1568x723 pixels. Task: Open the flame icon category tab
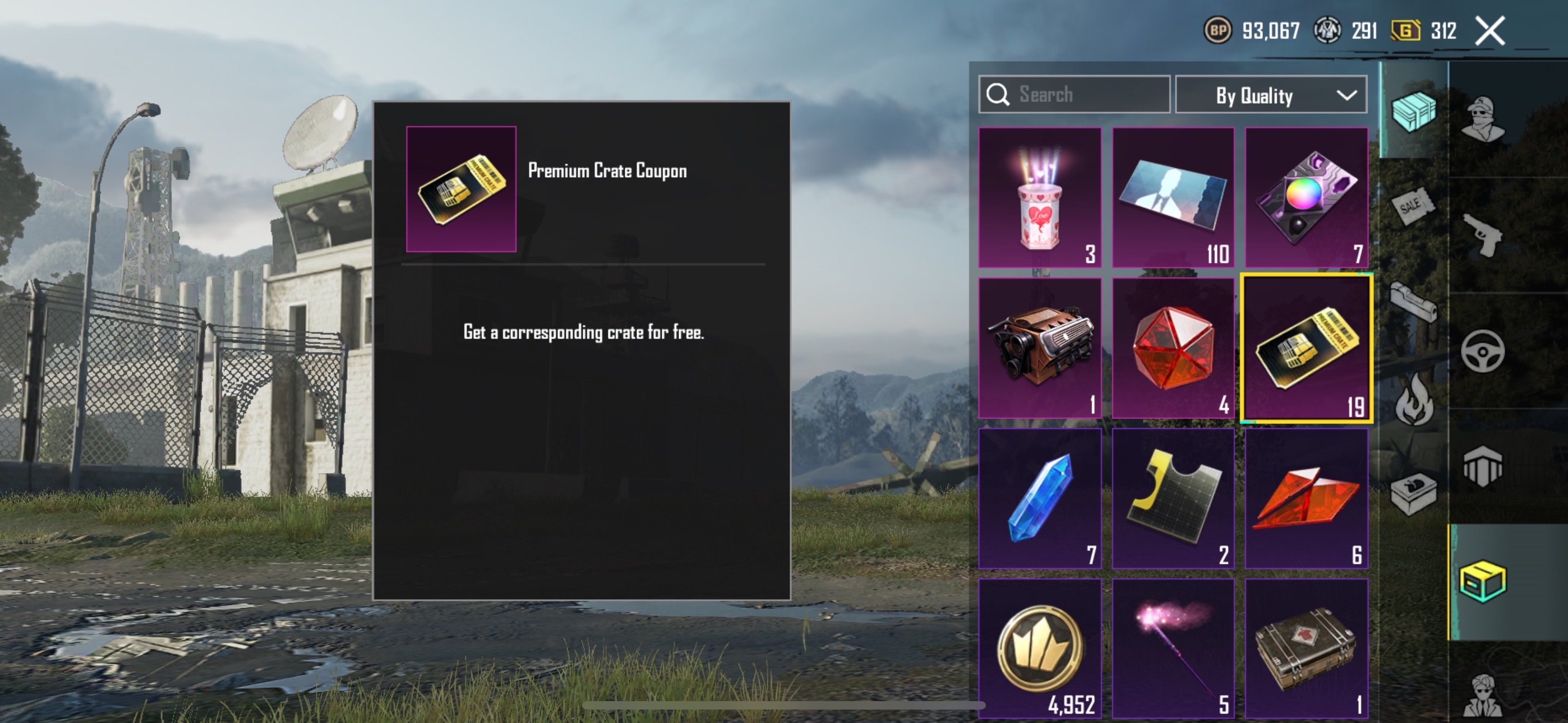(x=1413, y=400)
